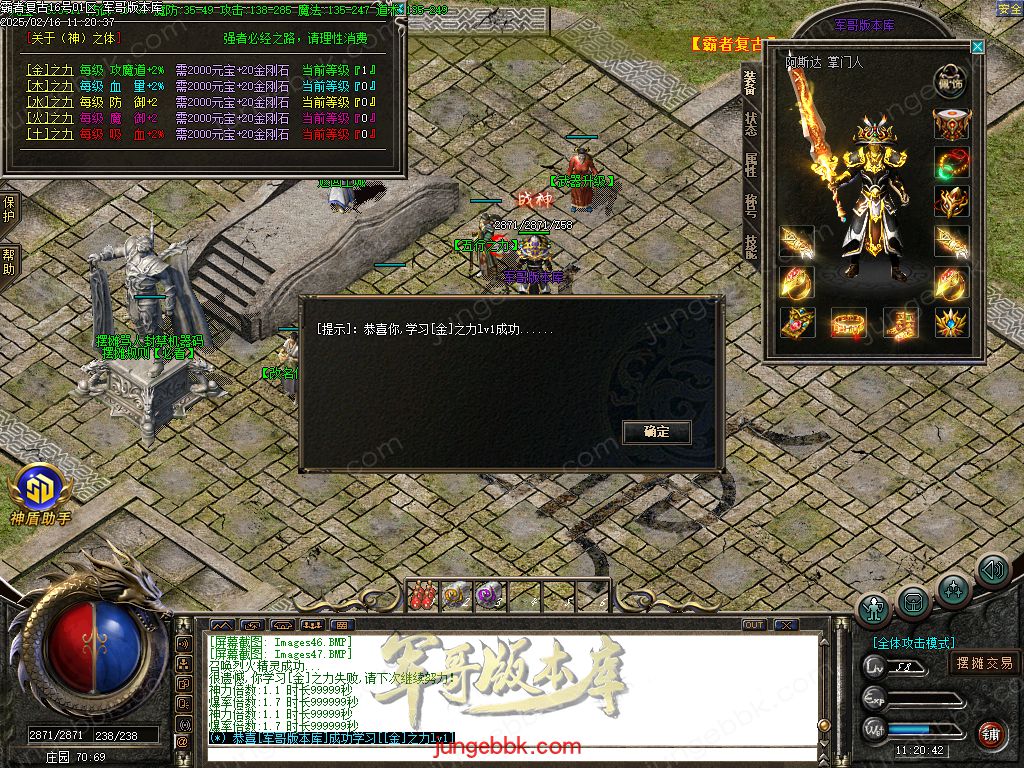Open the 属性 attributes tab
1024x768 pixels.
[750, 164]
